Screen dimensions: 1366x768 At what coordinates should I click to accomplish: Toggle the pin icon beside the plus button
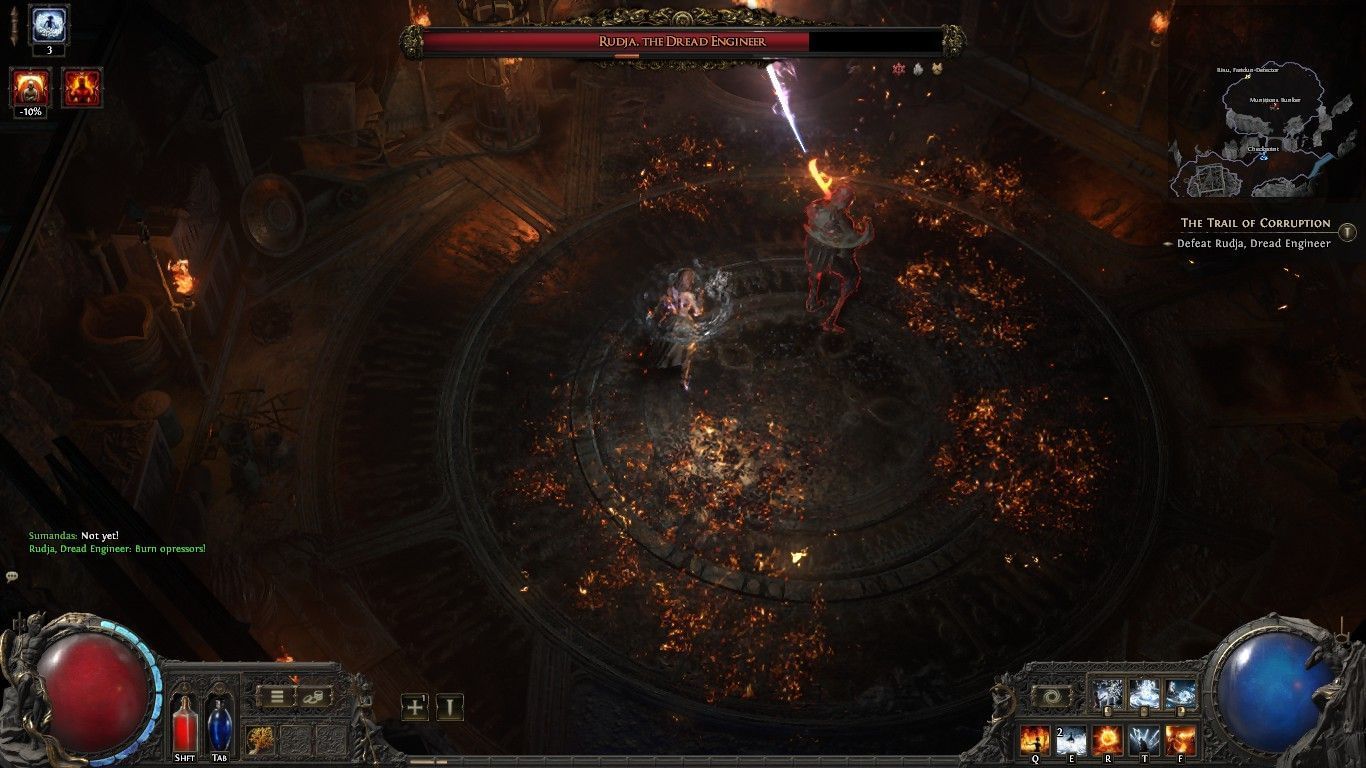click(449, 707)
